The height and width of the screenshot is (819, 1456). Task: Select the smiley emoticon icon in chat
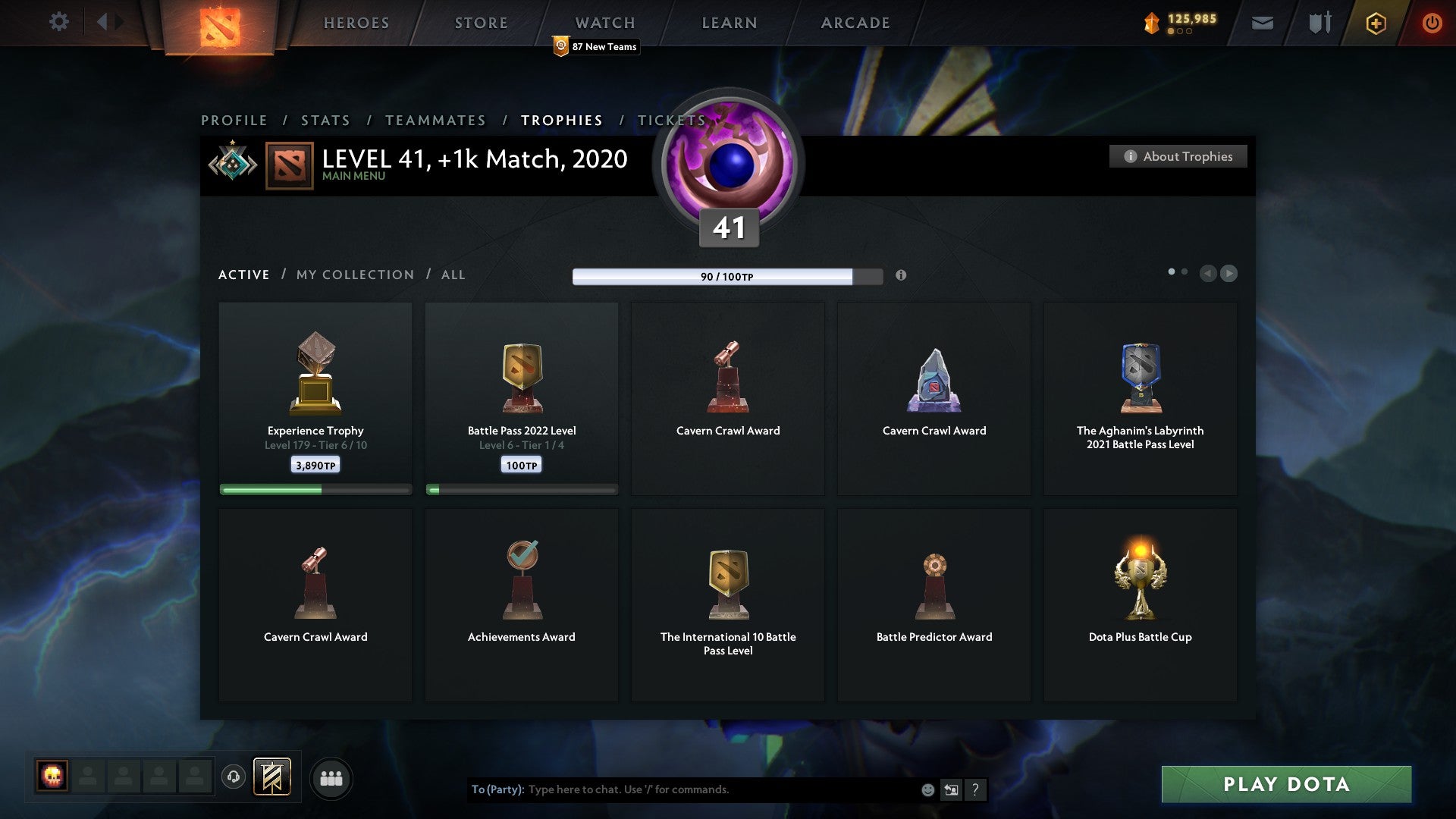(927, 789)
